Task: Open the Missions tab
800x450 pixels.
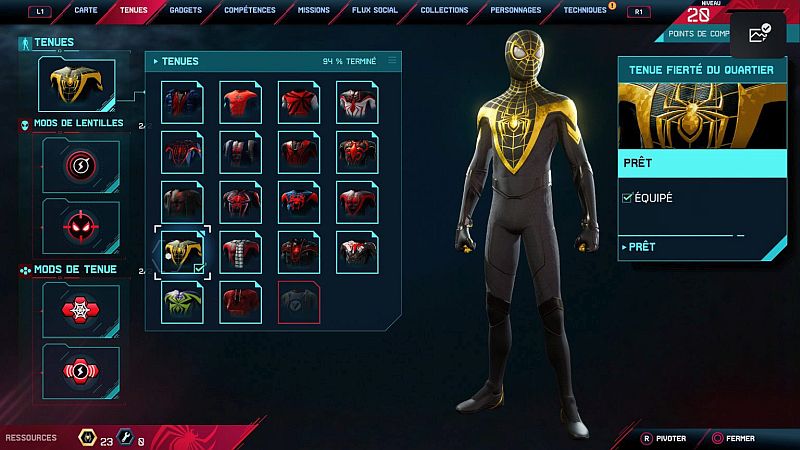Action: pyautogui.click(x=313, y=10)
